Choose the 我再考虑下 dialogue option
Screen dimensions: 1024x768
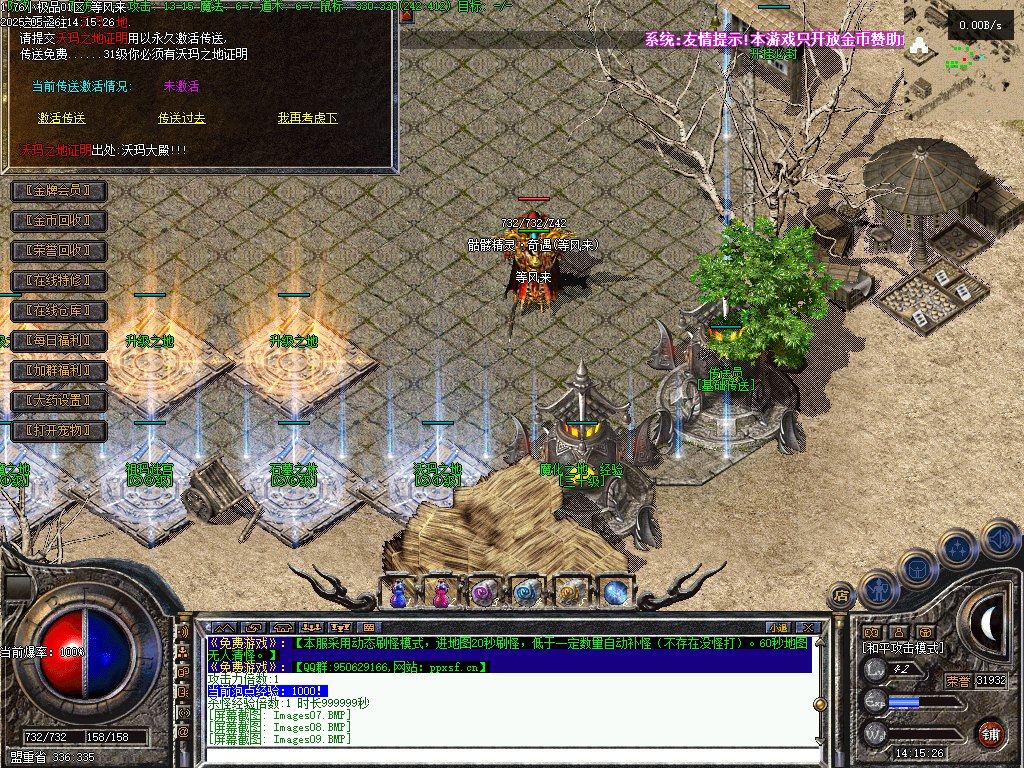pyautogui.click(x=307, y=118)
